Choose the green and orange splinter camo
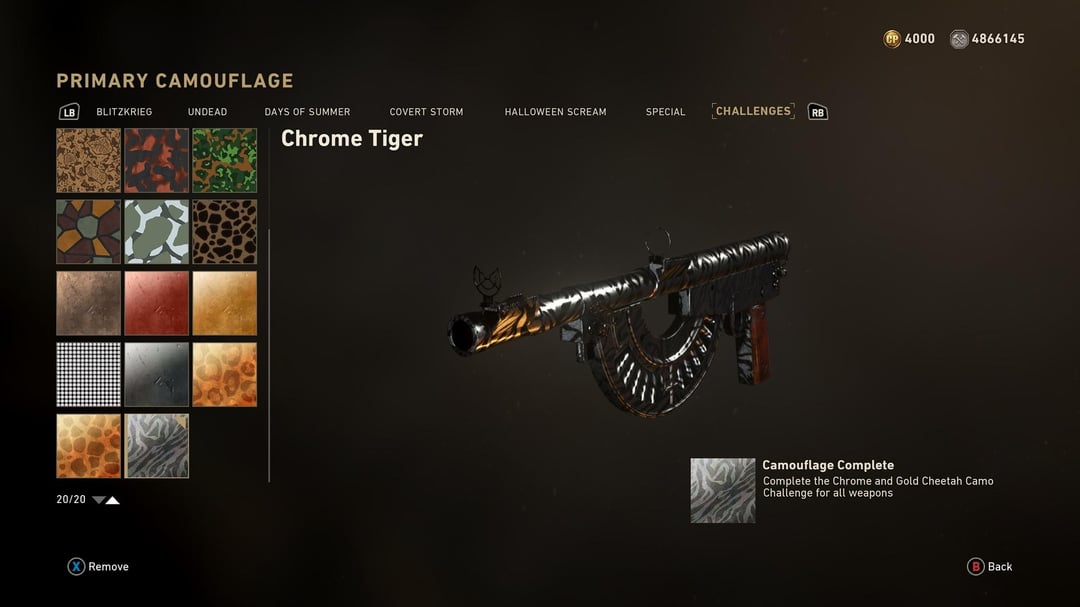 [225, 160]
